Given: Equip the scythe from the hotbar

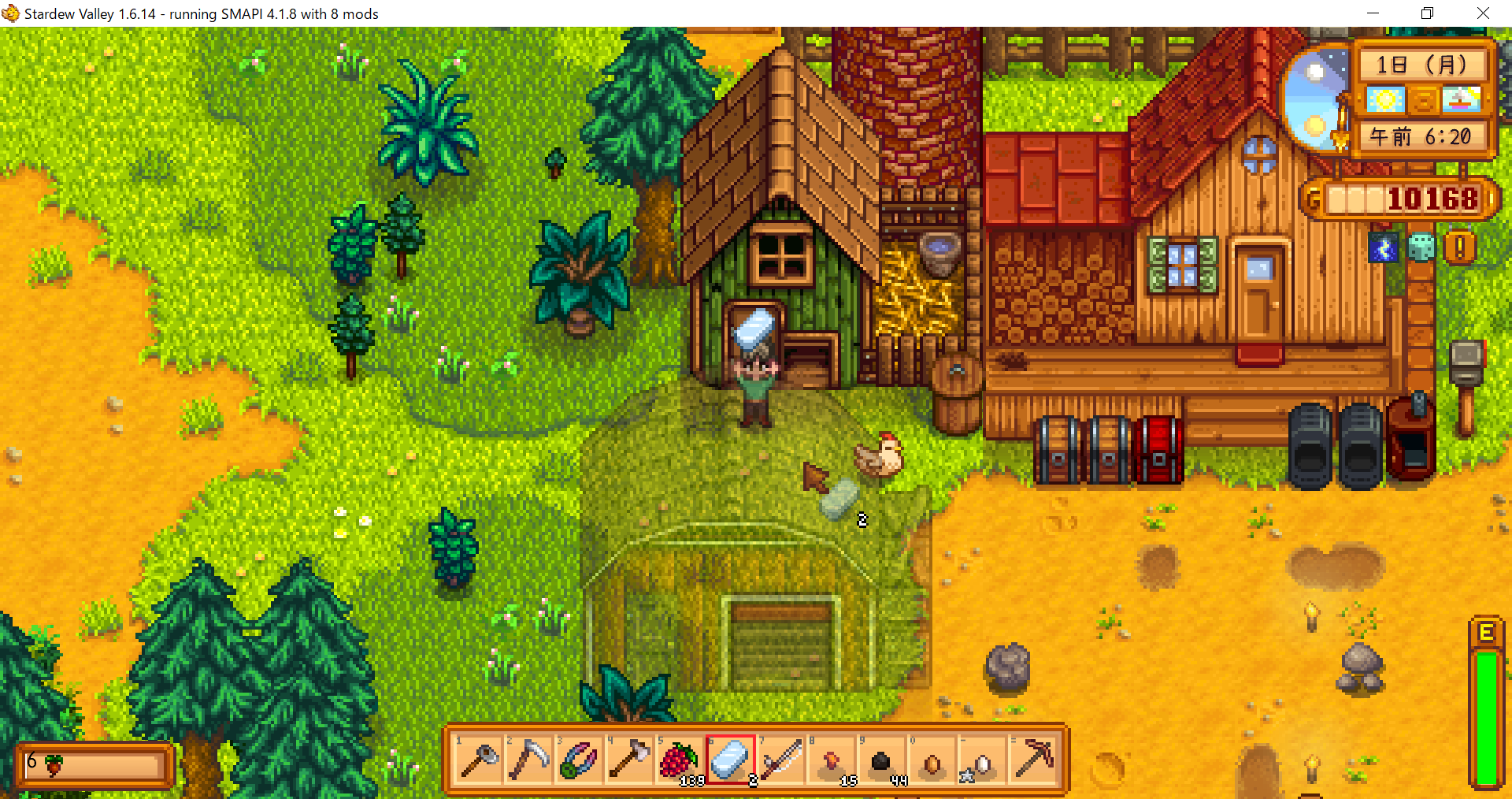Looking at the screenshot, I should click(528, 760).
